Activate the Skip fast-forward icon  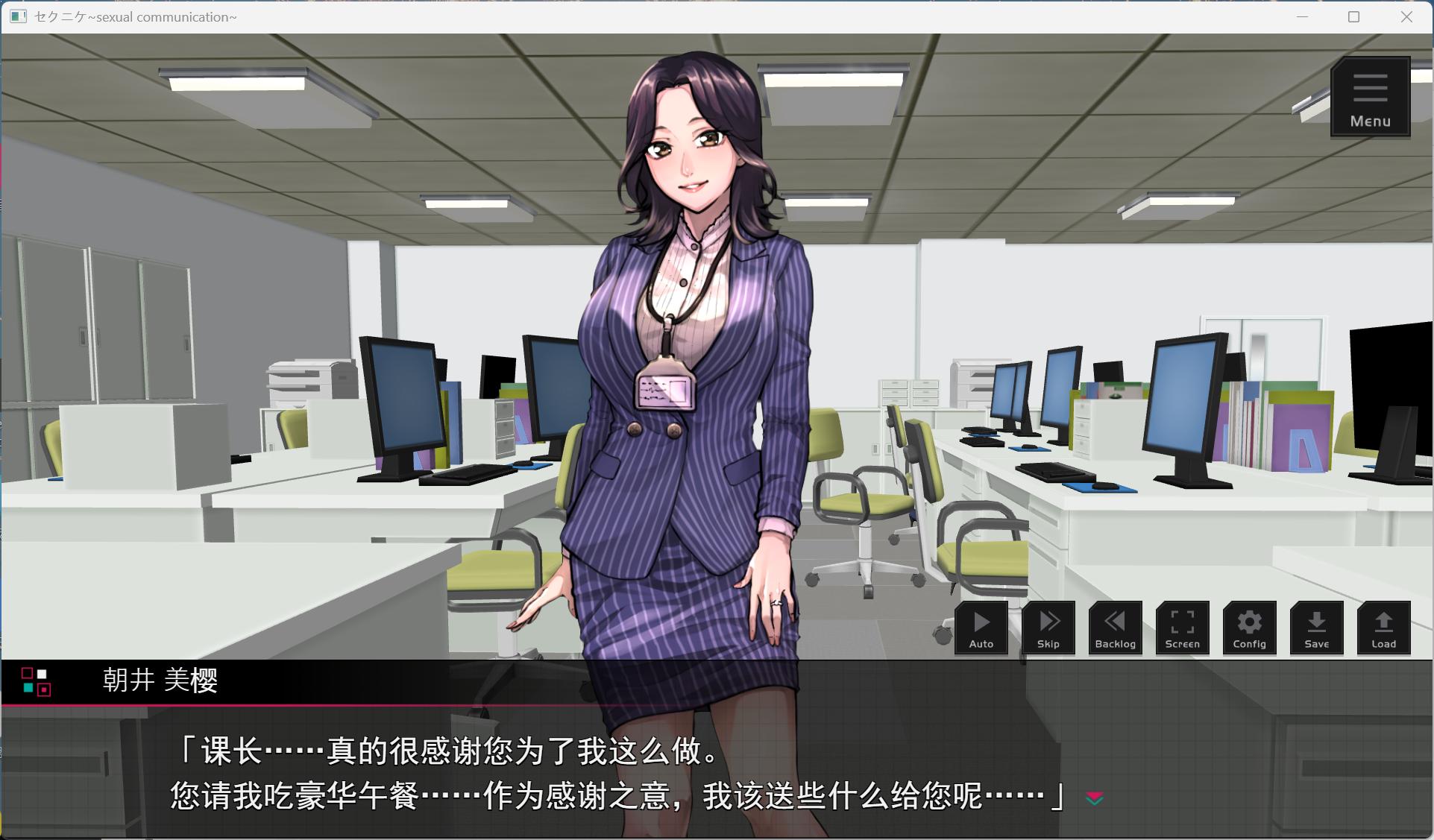pyautogui.click(x=1048, y=628)
